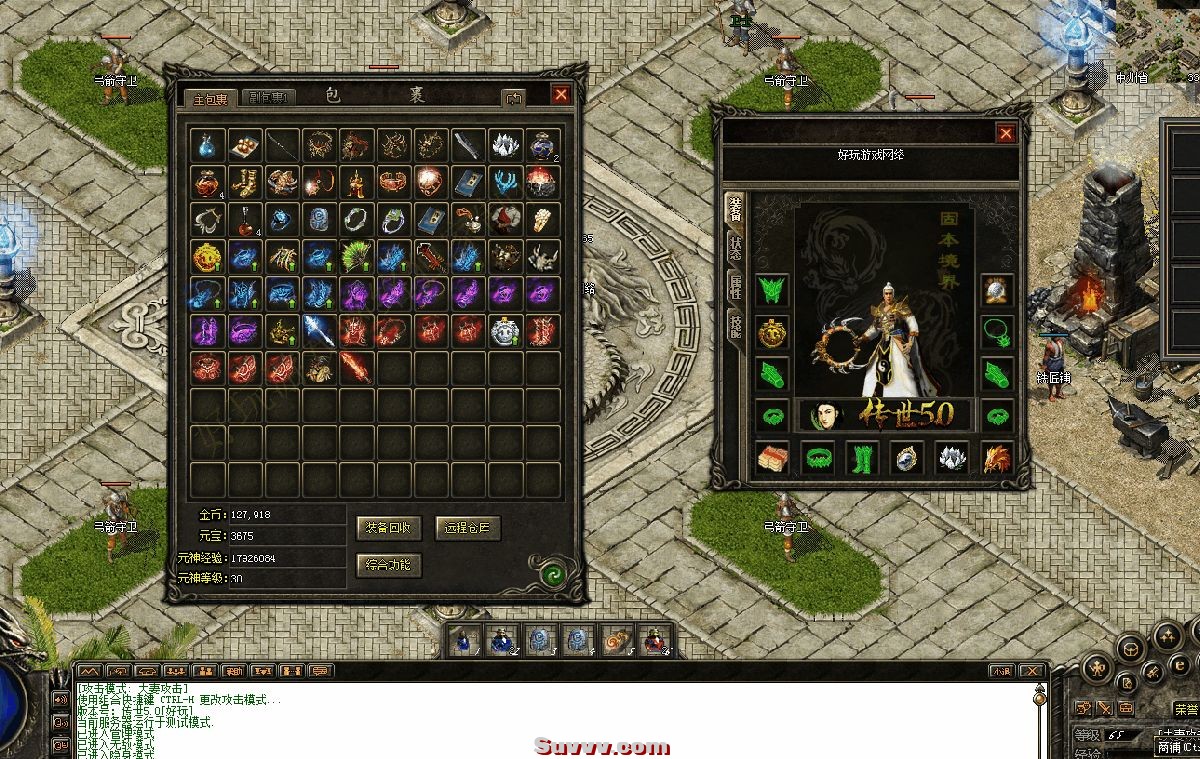The image size is (1200, 759).
Task: Close the bag (包裹) window
Action: pos(561,94)
